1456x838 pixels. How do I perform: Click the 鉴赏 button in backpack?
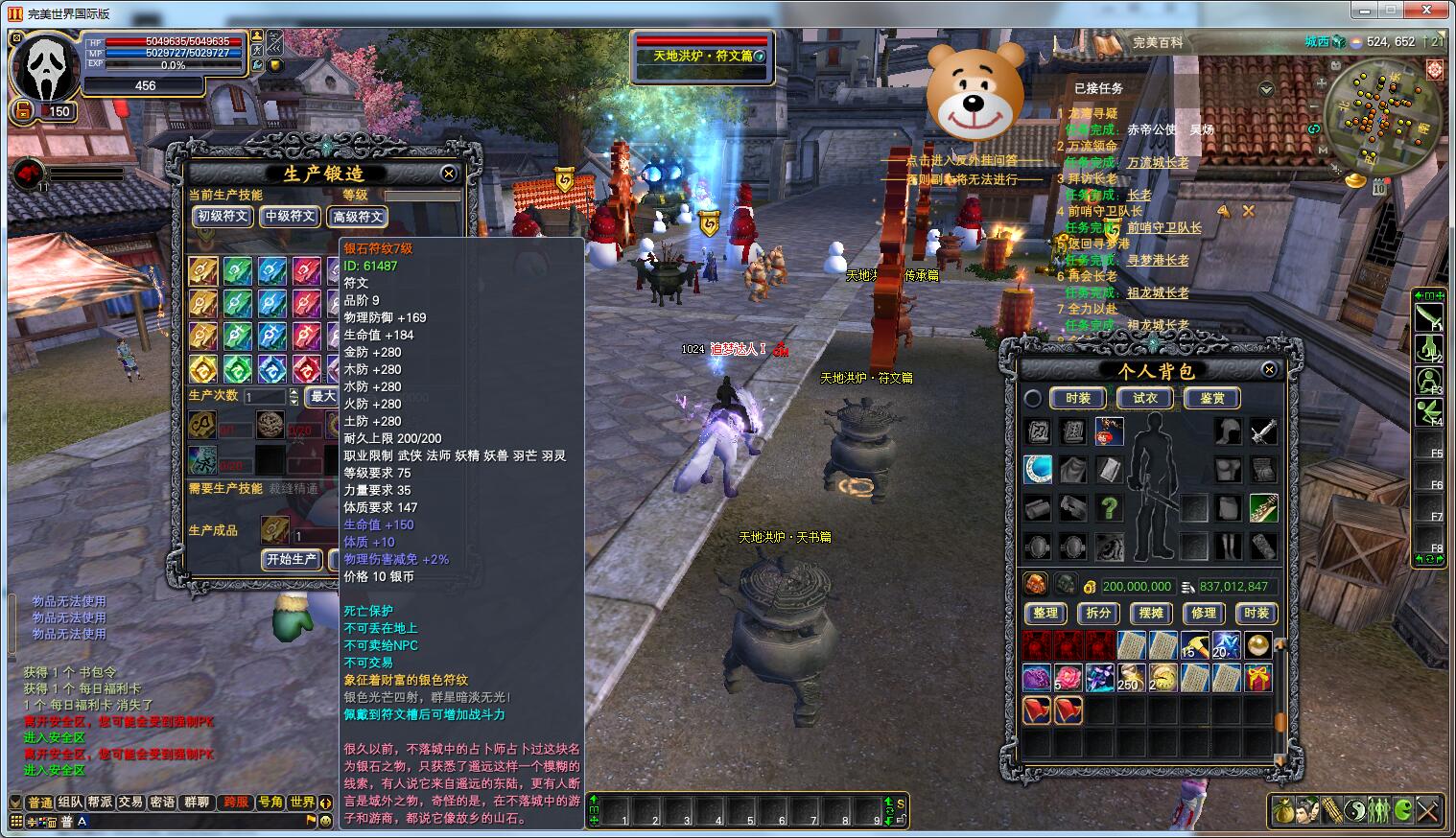(1212, 398)
